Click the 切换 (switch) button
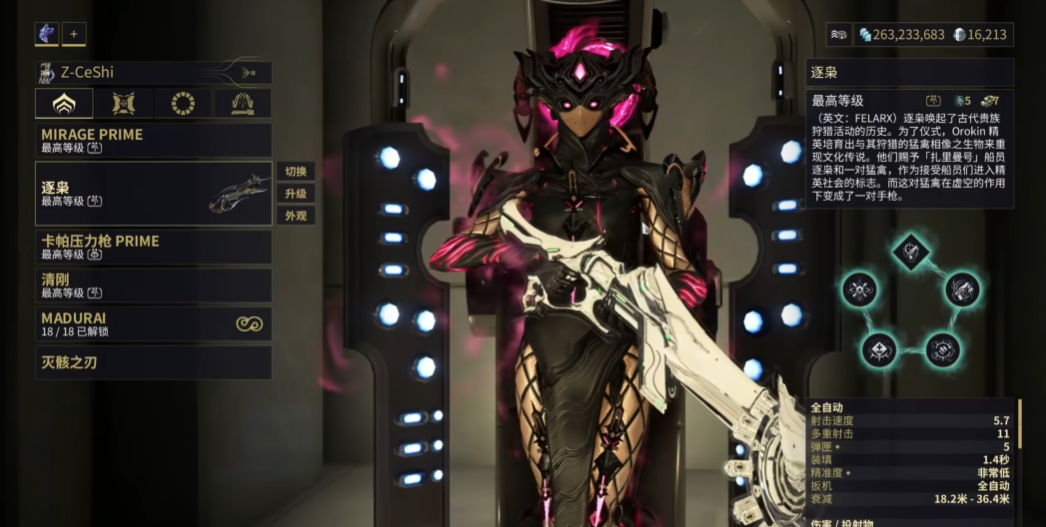Viewport: 1046px width, 527px height. tap(296, 171)
